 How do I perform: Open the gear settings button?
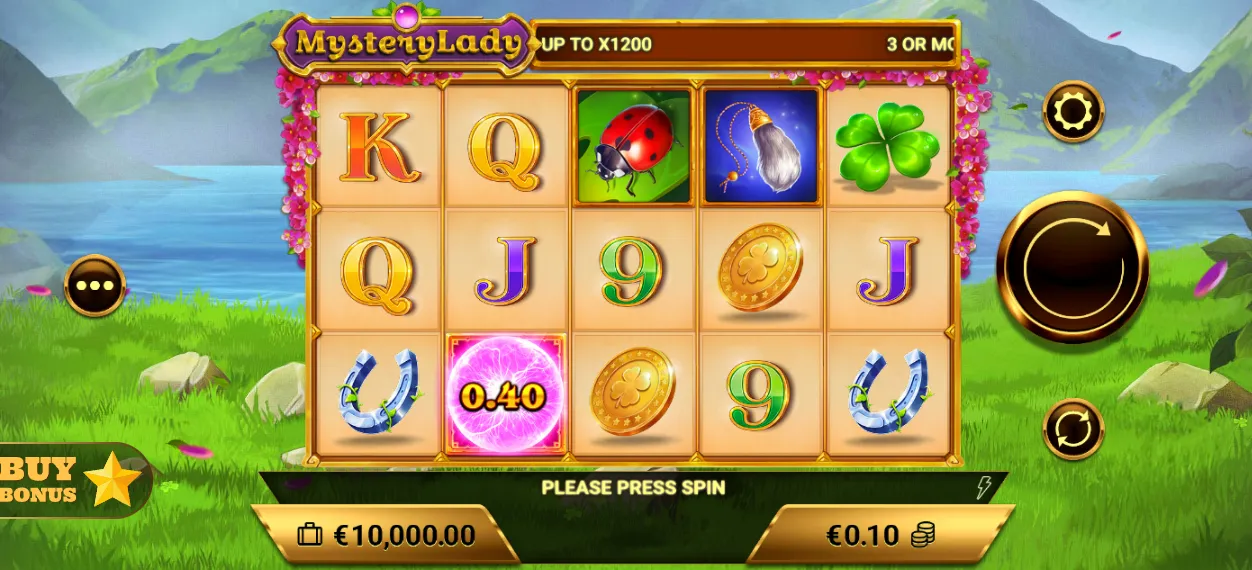click(x=1073, y=111)
